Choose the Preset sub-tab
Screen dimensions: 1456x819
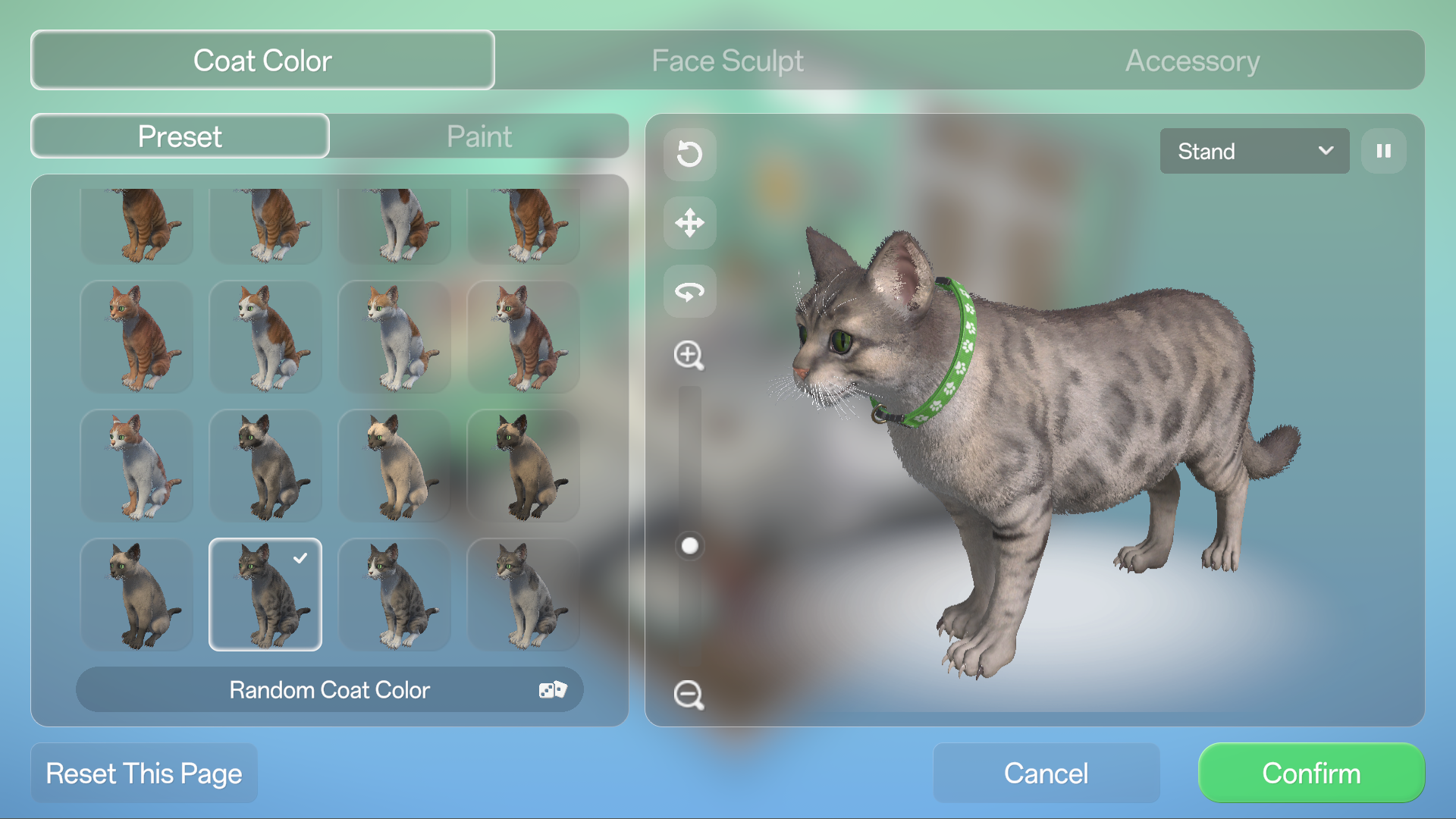(x=180, y=136)
